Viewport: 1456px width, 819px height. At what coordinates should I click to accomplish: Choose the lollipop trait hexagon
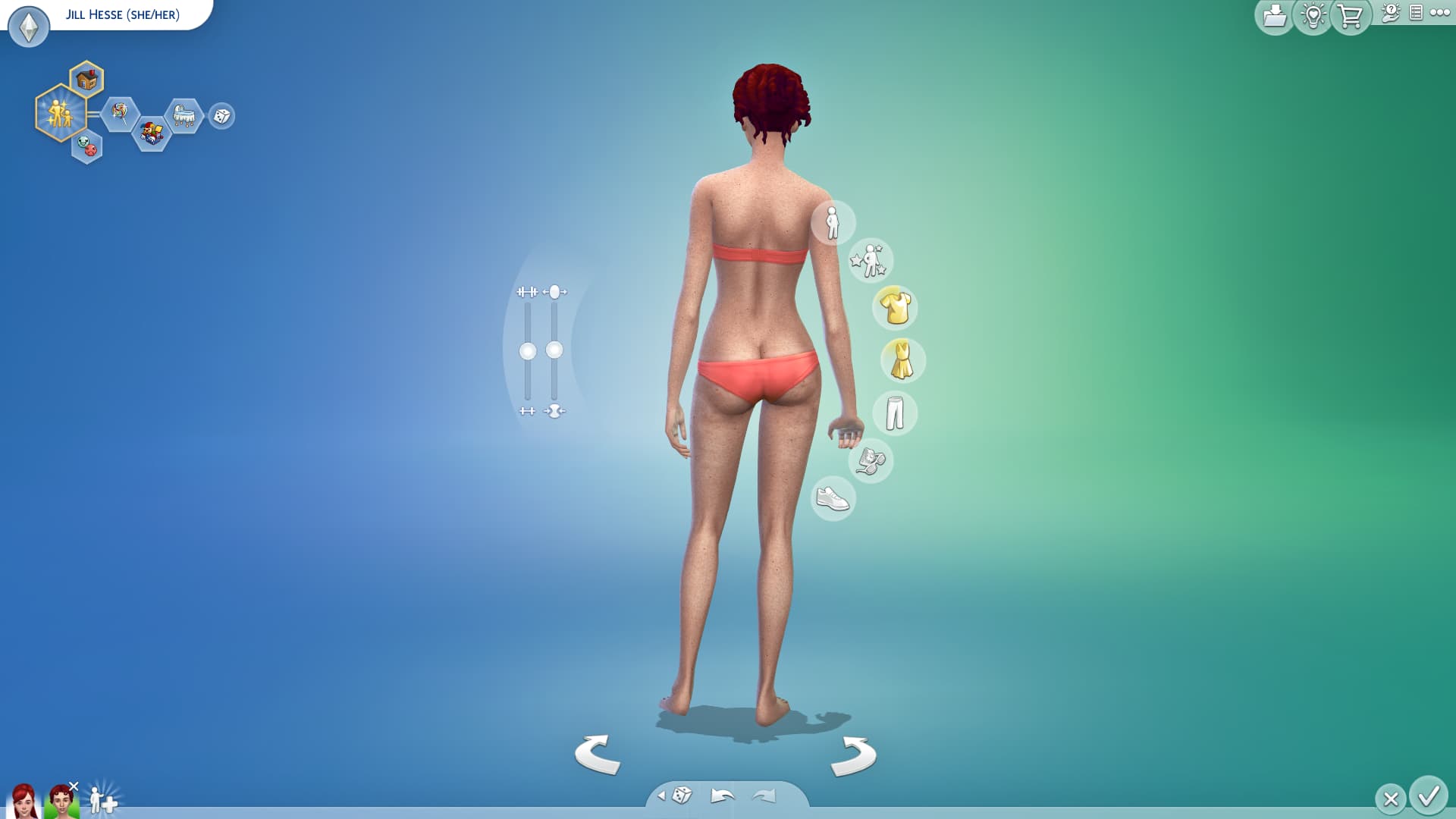click(x=120, y=114)
